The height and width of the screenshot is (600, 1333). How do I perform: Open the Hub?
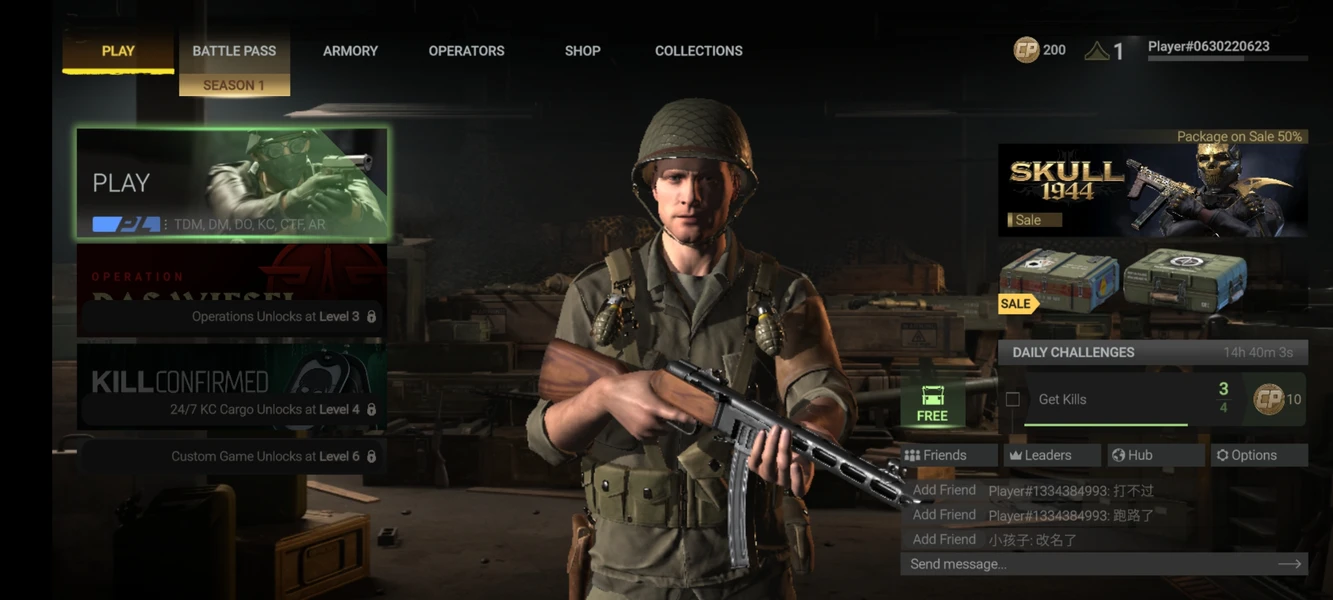1155,455
